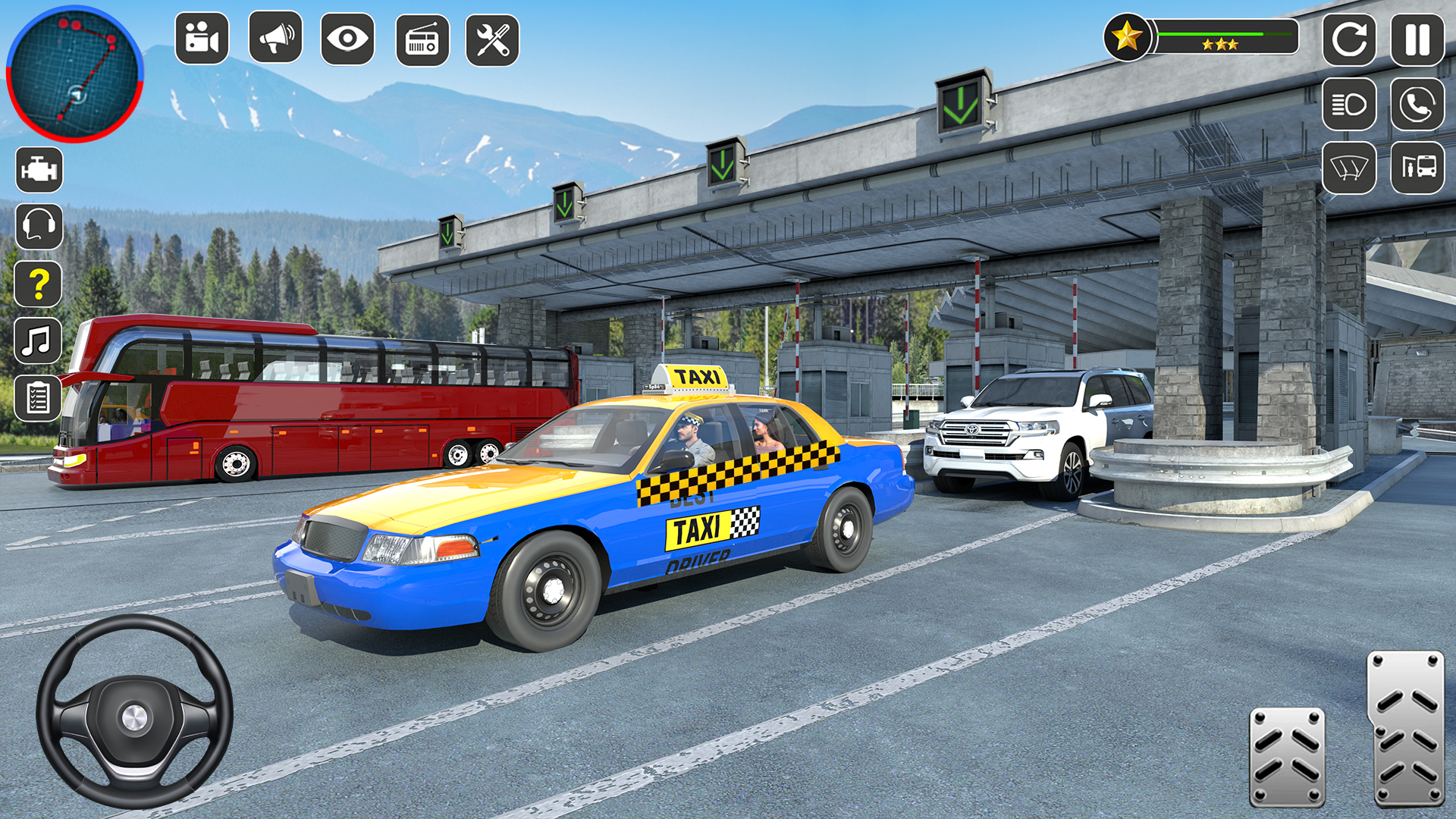Open the circular route minimap
Image resolution: width=1456 pixels, height=819 pixels.
point(74,74)
